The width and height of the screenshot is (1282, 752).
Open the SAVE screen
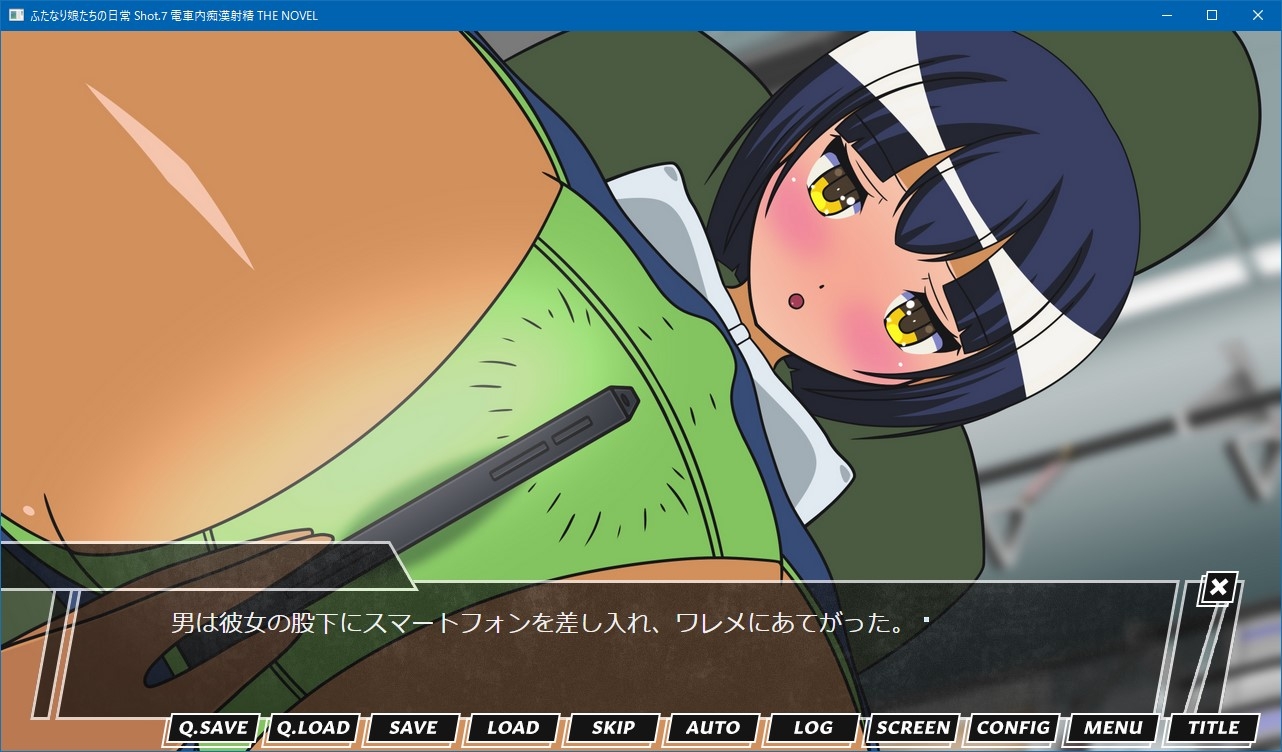[x=413, y=728]
